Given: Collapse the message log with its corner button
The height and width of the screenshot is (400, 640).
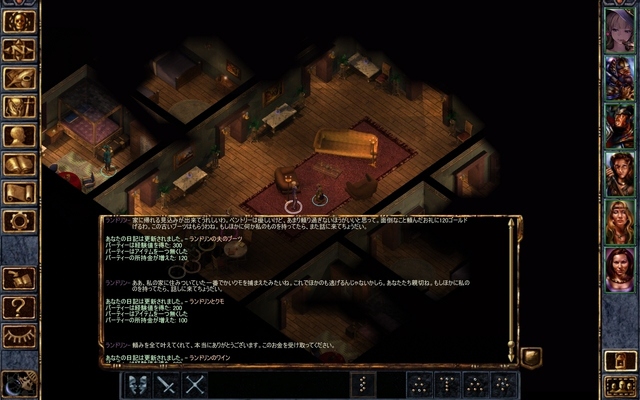Looking at the screenshot, I should coord(531,356).
